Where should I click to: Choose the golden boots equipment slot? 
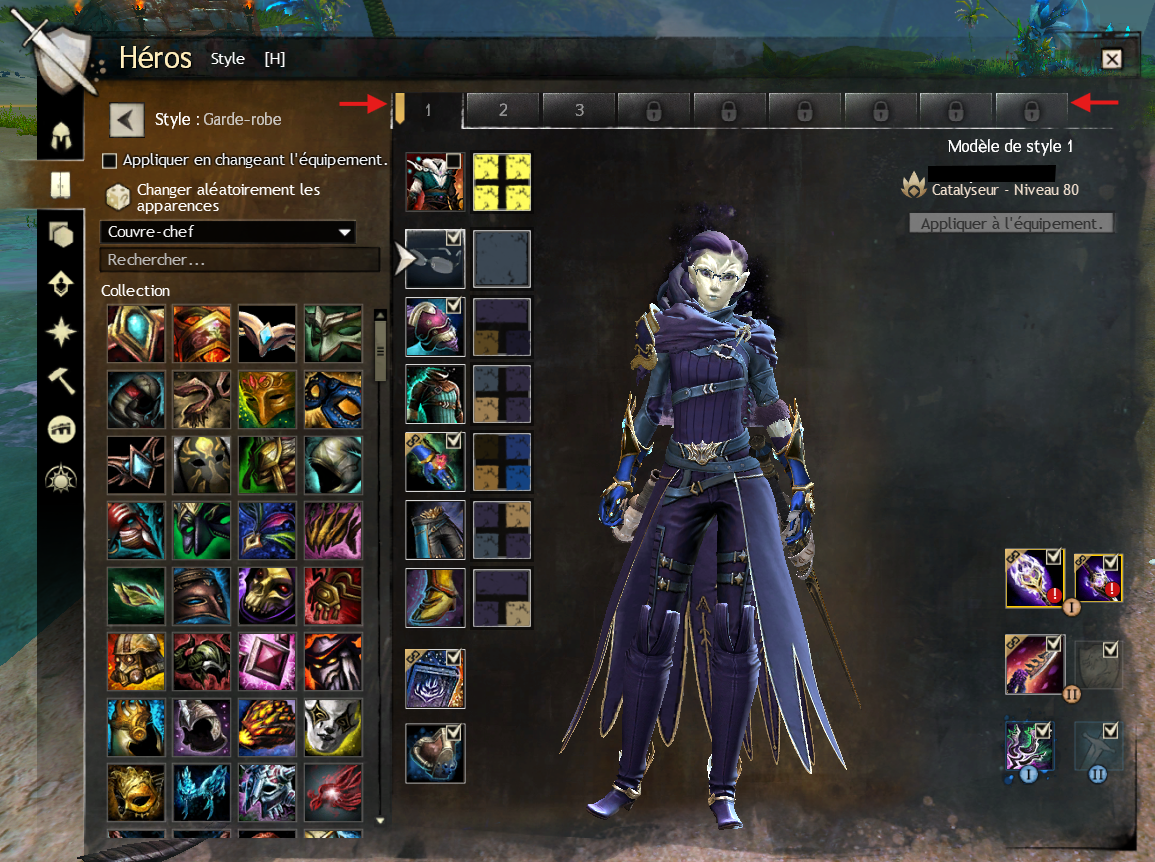(434, 598)
